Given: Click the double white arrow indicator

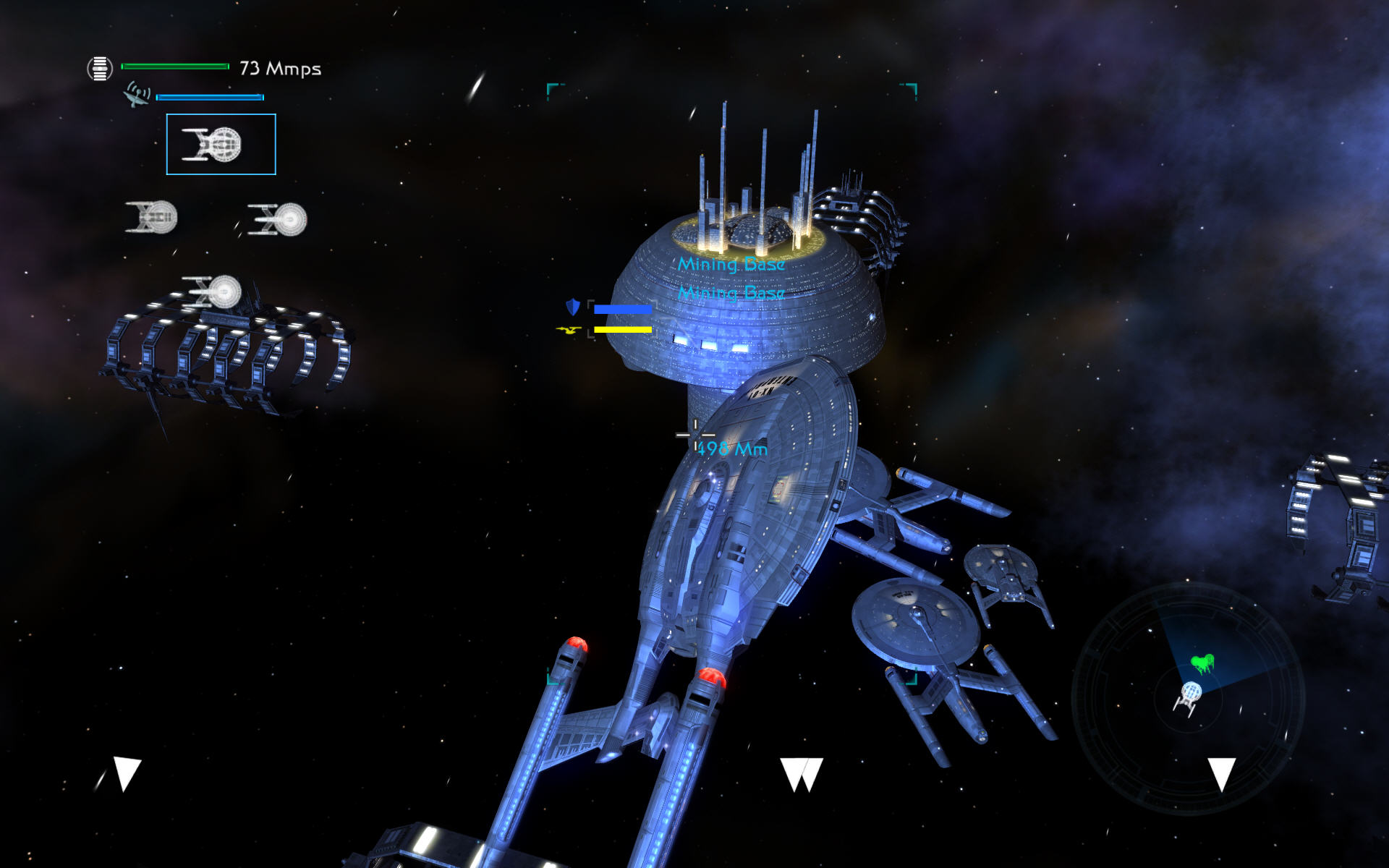Looking at the screenshot, I should 802,774.
